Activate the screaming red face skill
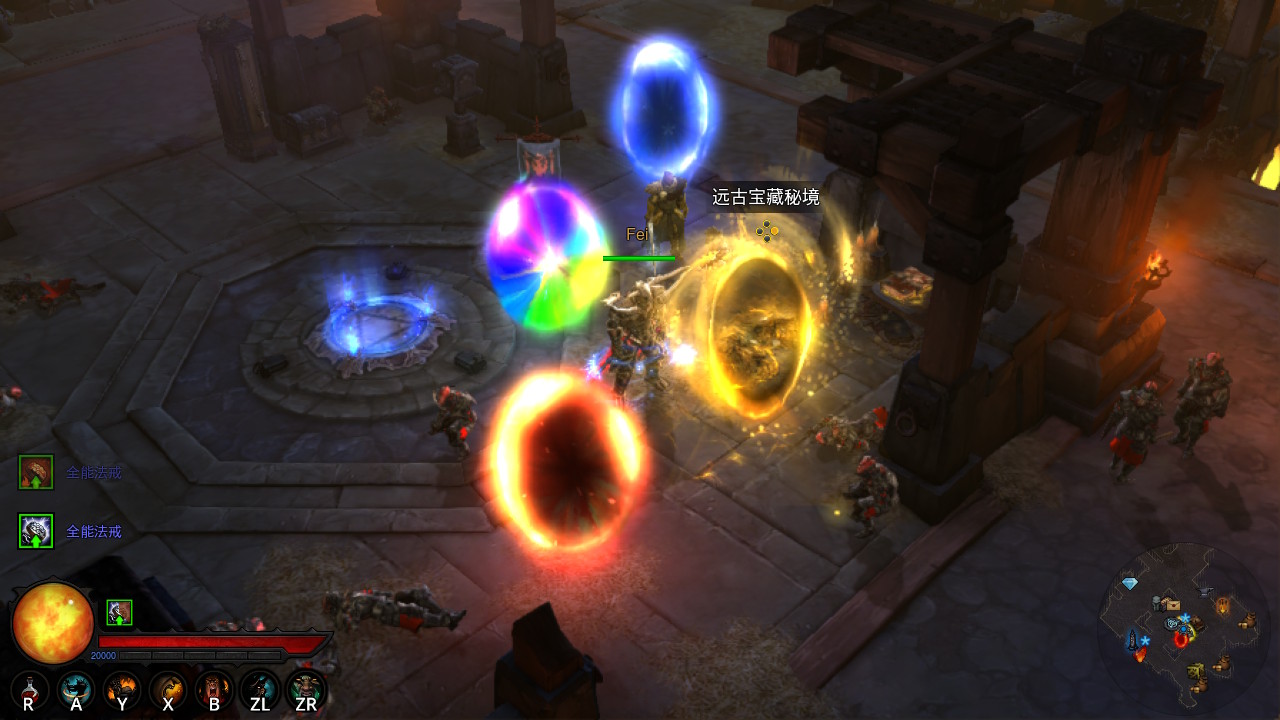1280x720 pixels. point(214,688)
